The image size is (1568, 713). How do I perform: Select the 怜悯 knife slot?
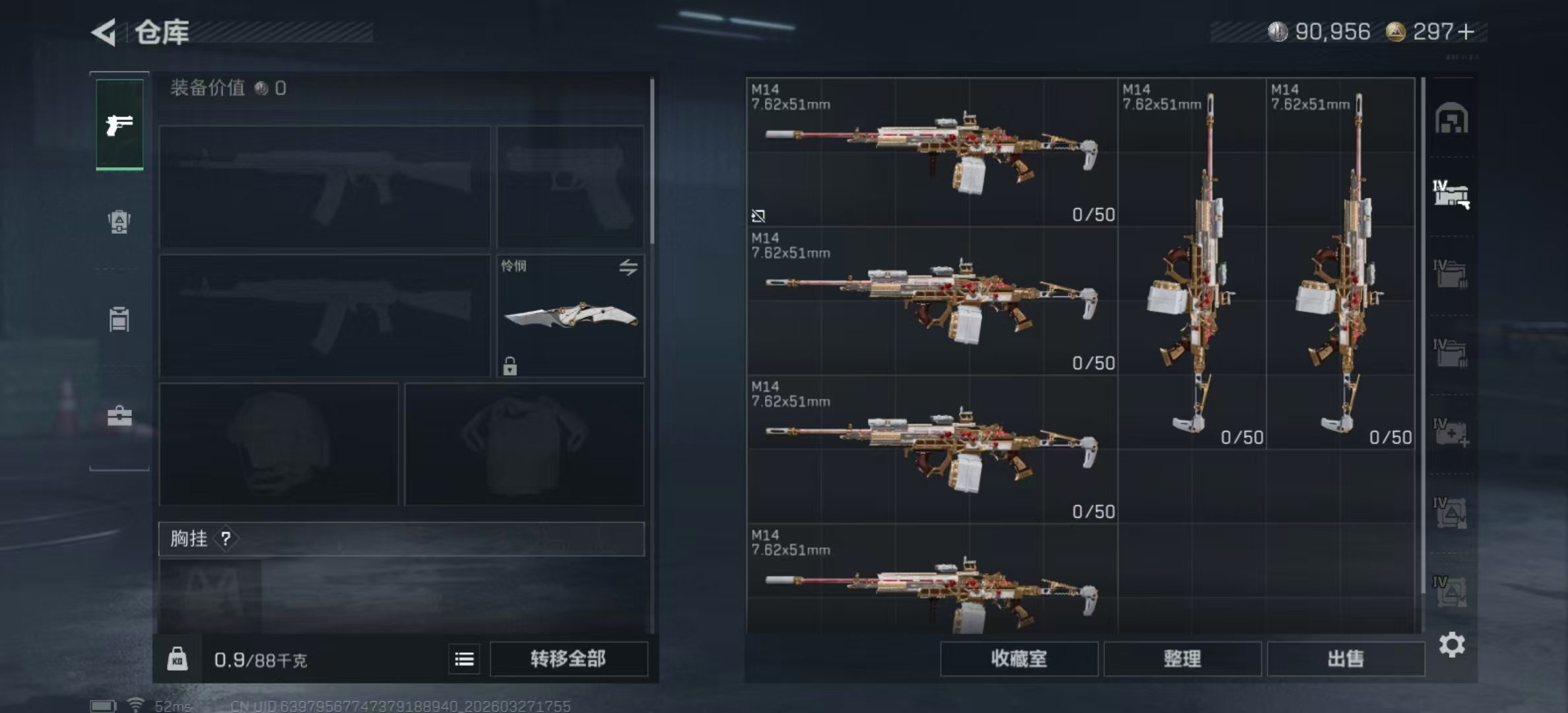pyautogui.click(x=570, y=317)
